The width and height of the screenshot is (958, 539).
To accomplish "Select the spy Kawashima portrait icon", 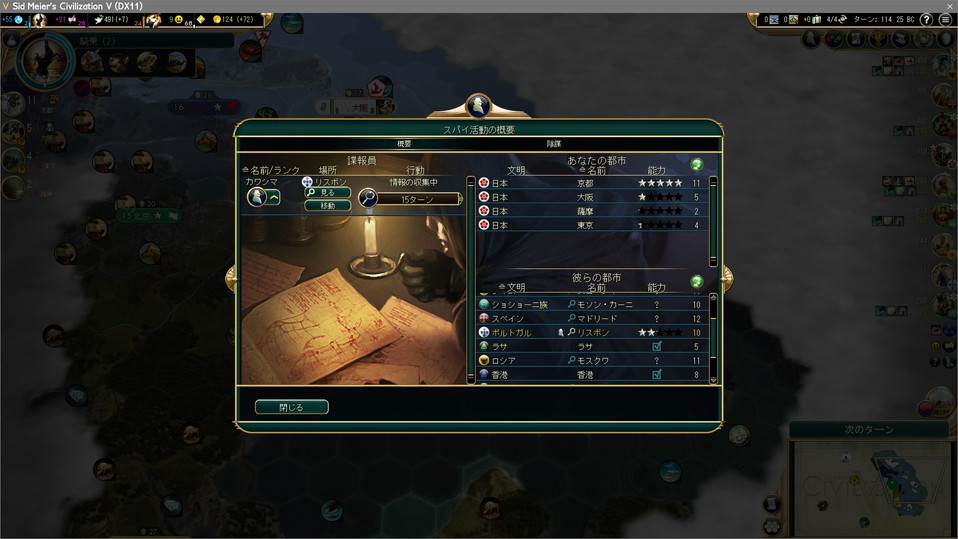I will pos(256,198).
